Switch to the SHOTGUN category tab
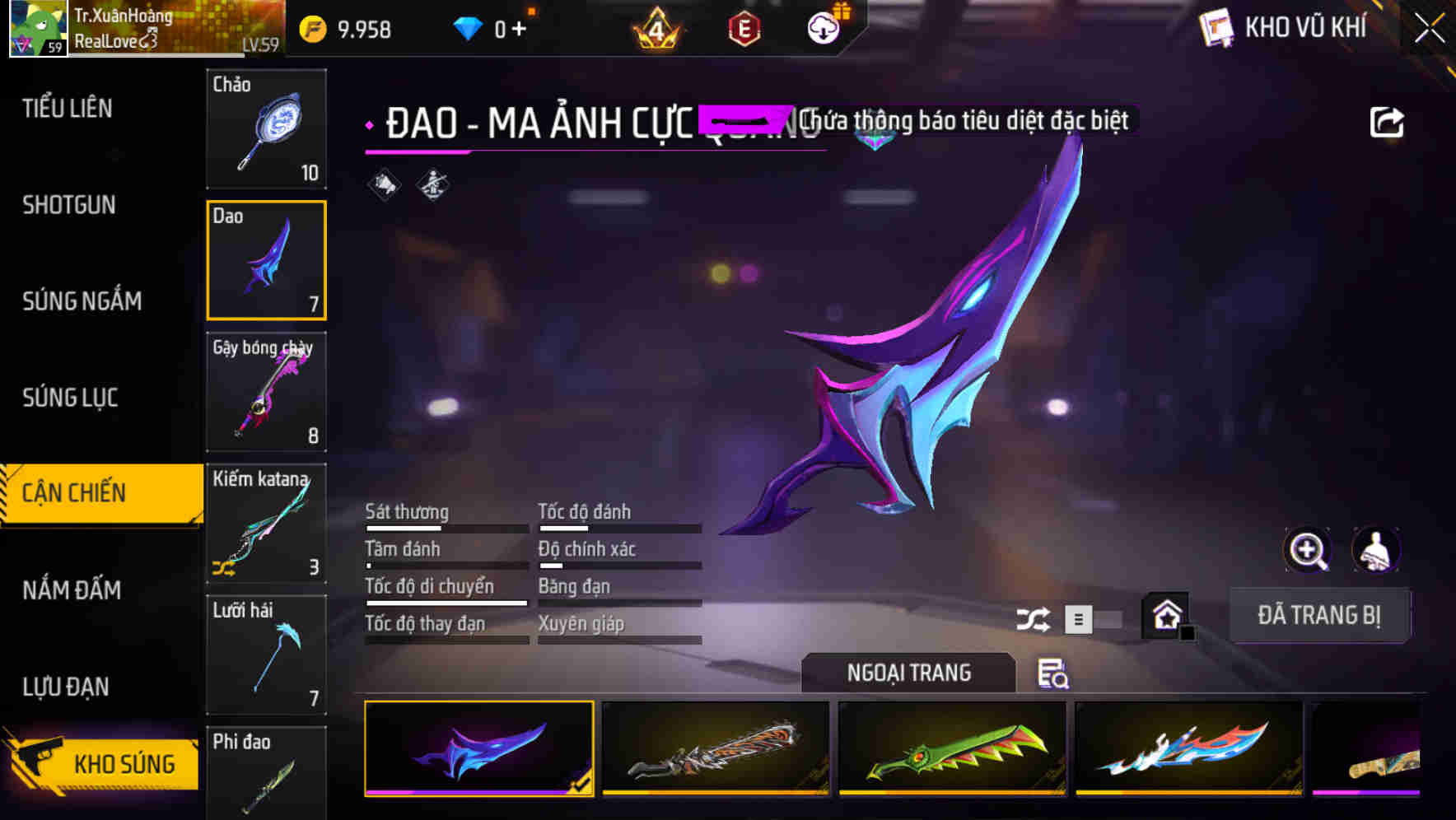Image resolution: width=1456 pixels, height=820 pixels. (x=69, y=205)
